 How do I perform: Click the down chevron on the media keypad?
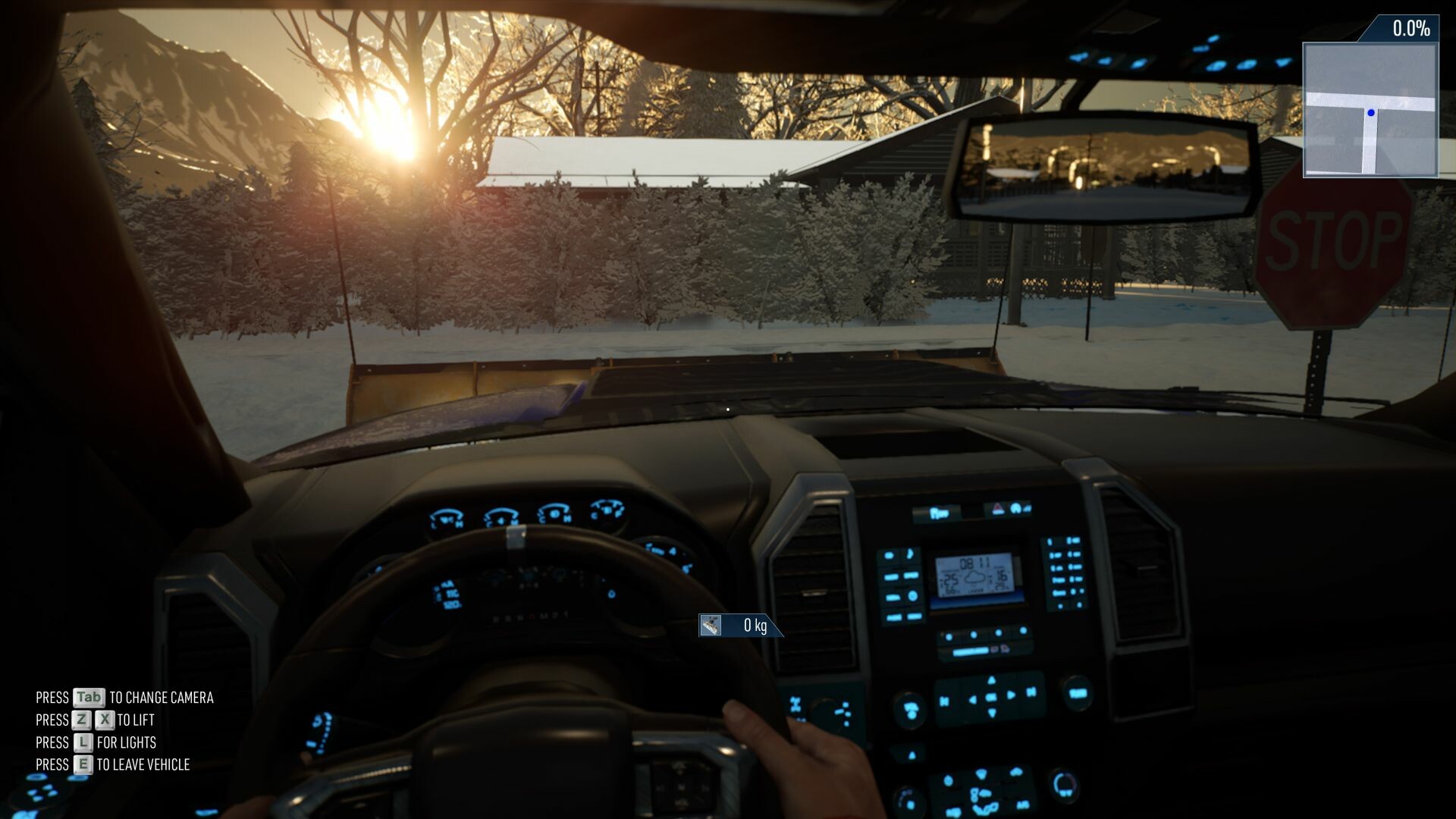coord(991,712)
